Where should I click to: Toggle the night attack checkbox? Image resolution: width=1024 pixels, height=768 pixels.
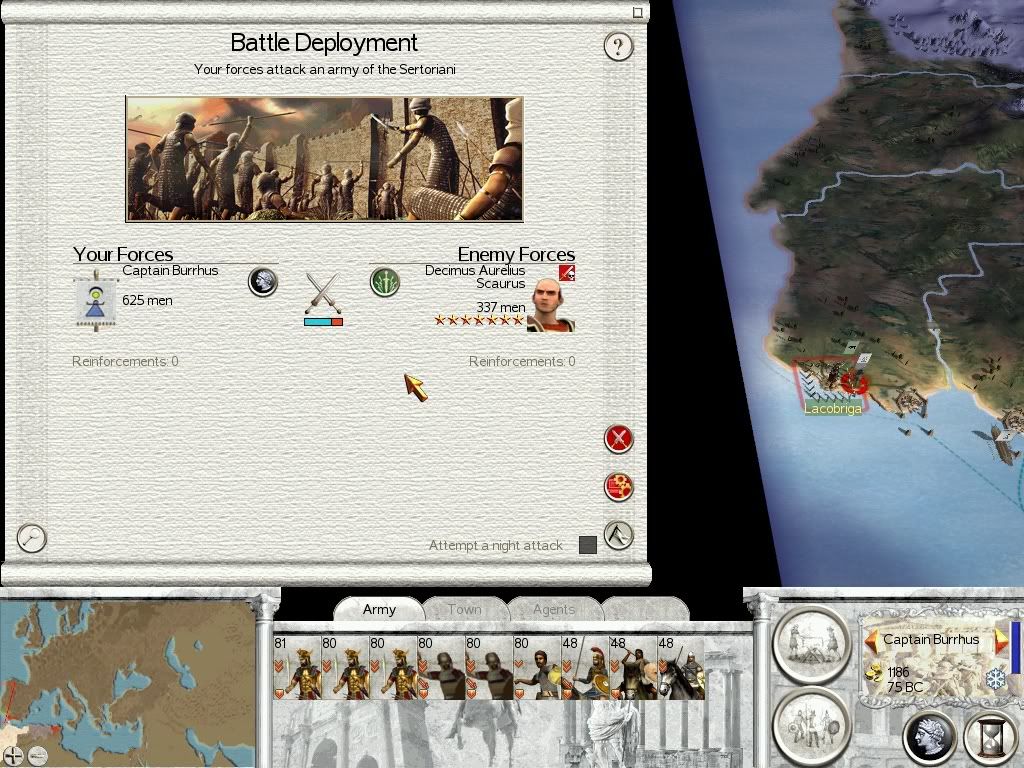click(x=588, y=545)
